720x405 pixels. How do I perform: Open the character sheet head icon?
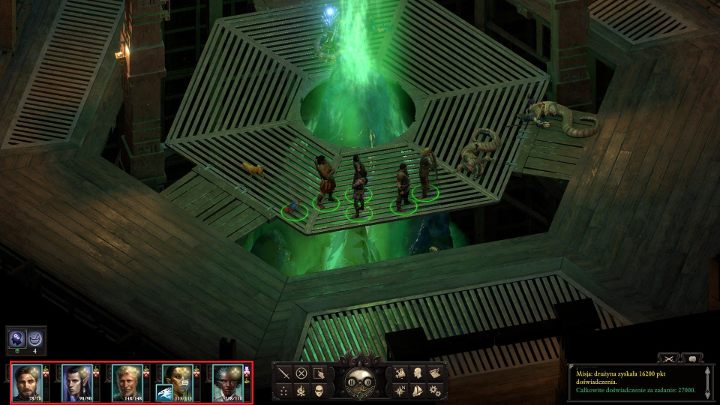click(x=418, y=372)
